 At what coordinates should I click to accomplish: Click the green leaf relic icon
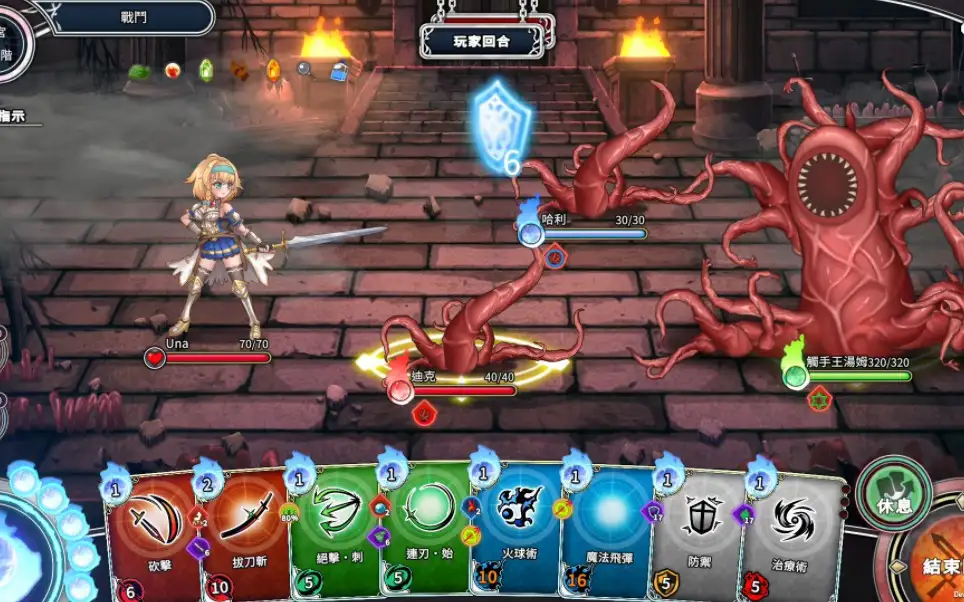click(140, 71)
